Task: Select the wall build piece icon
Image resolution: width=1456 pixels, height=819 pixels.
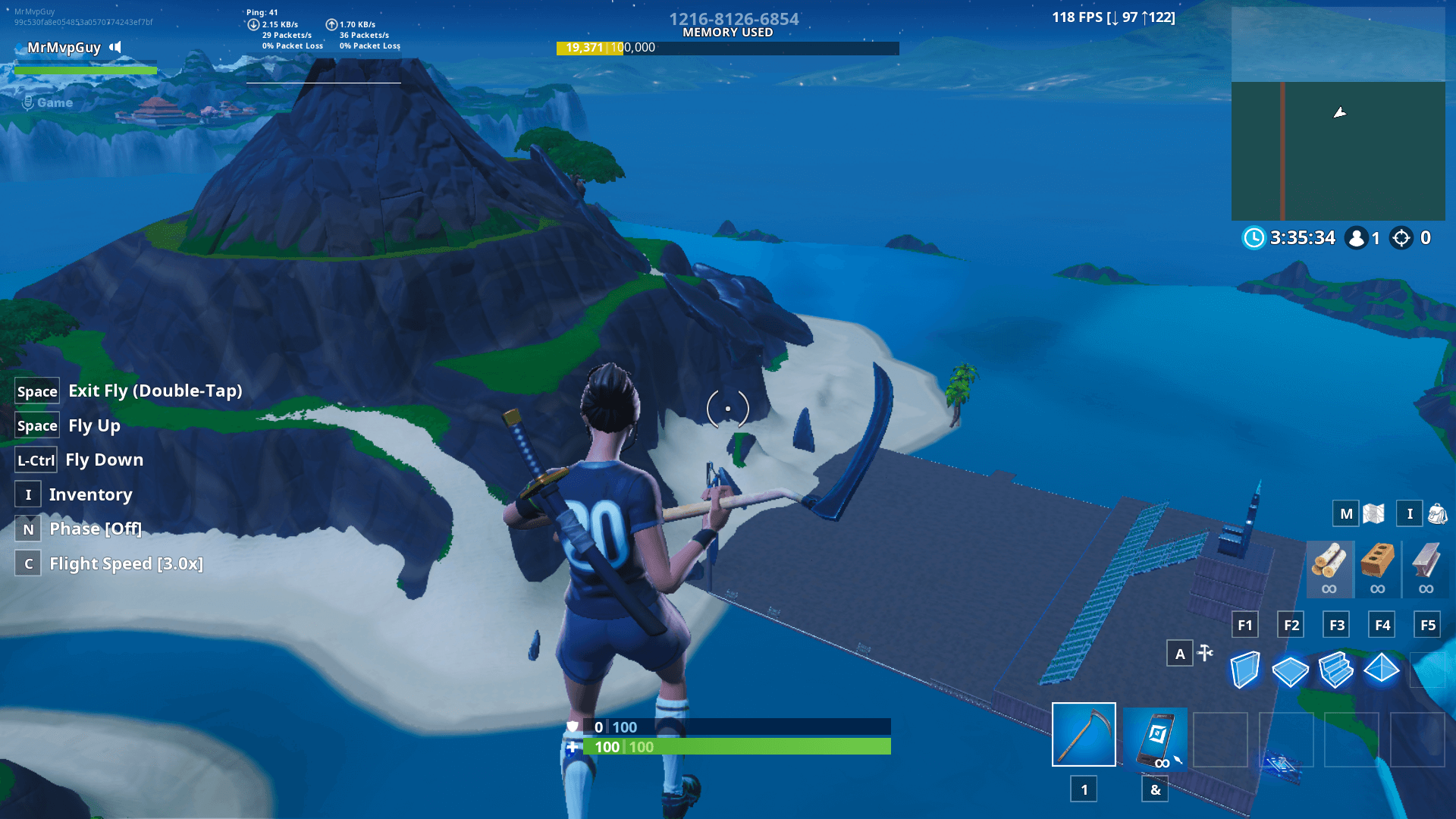Action: point(1244,670)
